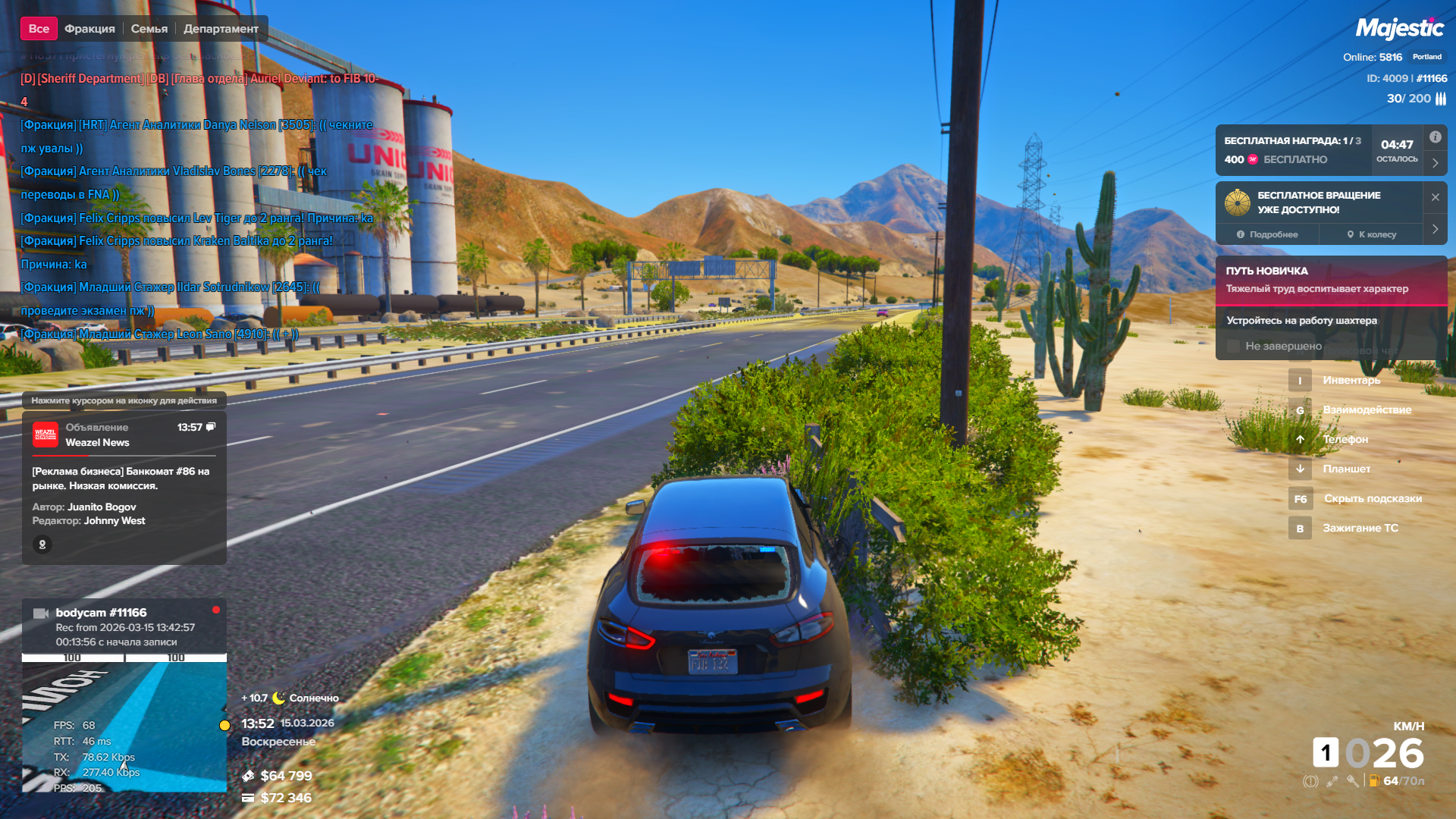Switch to the Все chat tab
This screenshot has height=819, width=1456.
tap(39, 29)
